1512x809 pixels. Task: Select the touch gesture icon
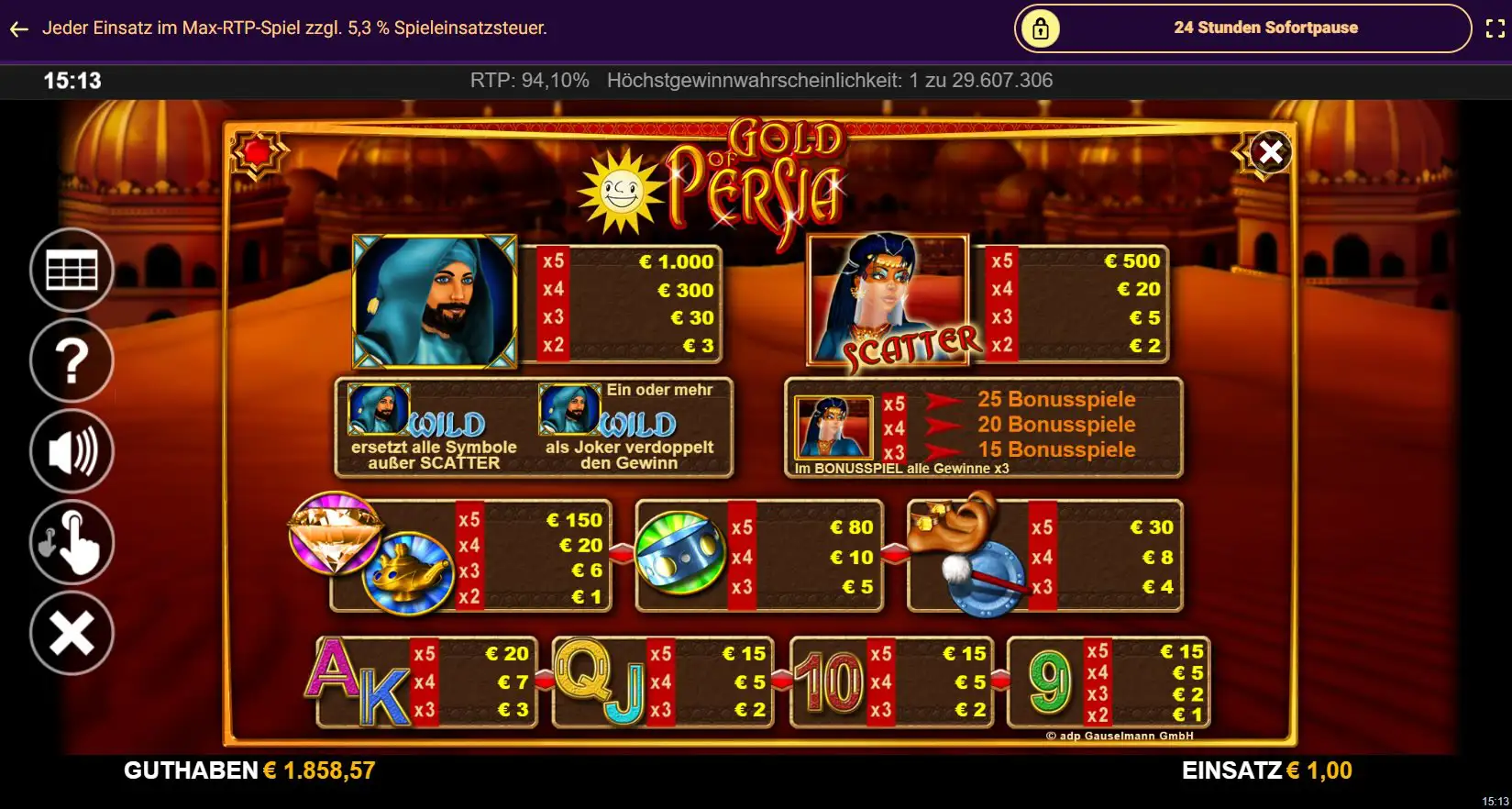(x=72, y=542)
